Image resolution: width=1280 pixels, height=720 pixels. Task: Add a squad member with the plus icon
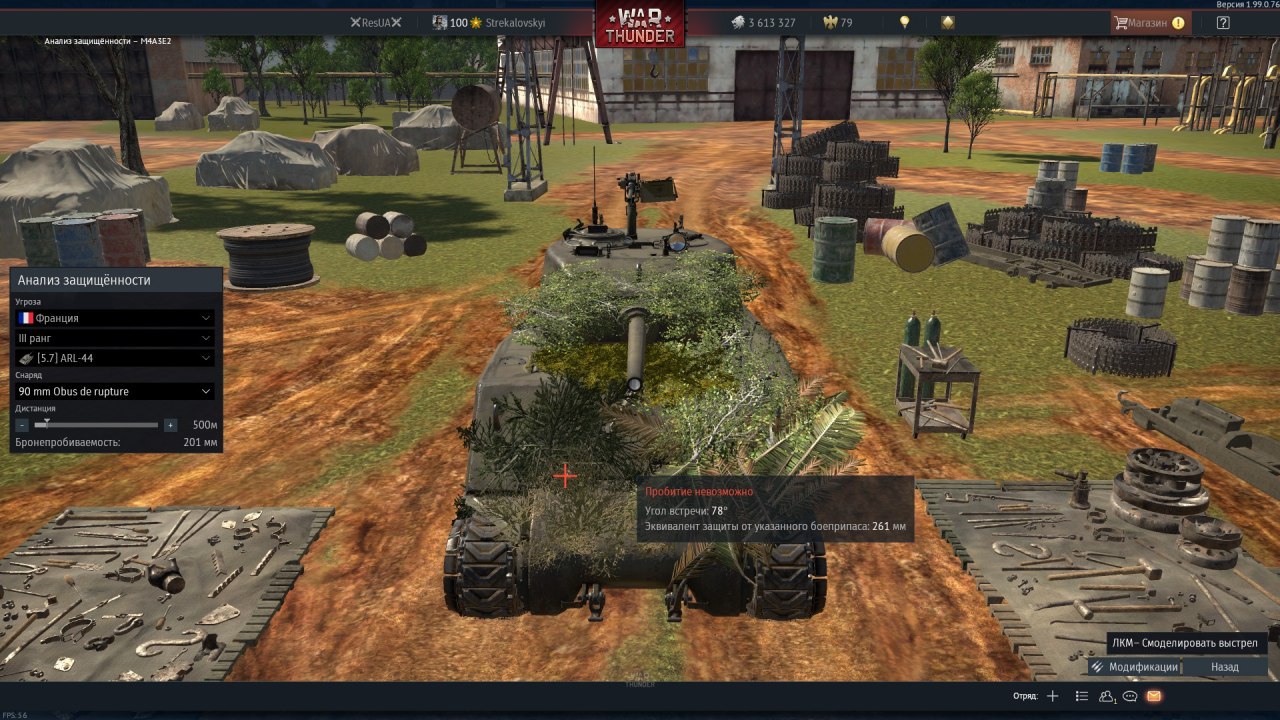(1052, 696)
